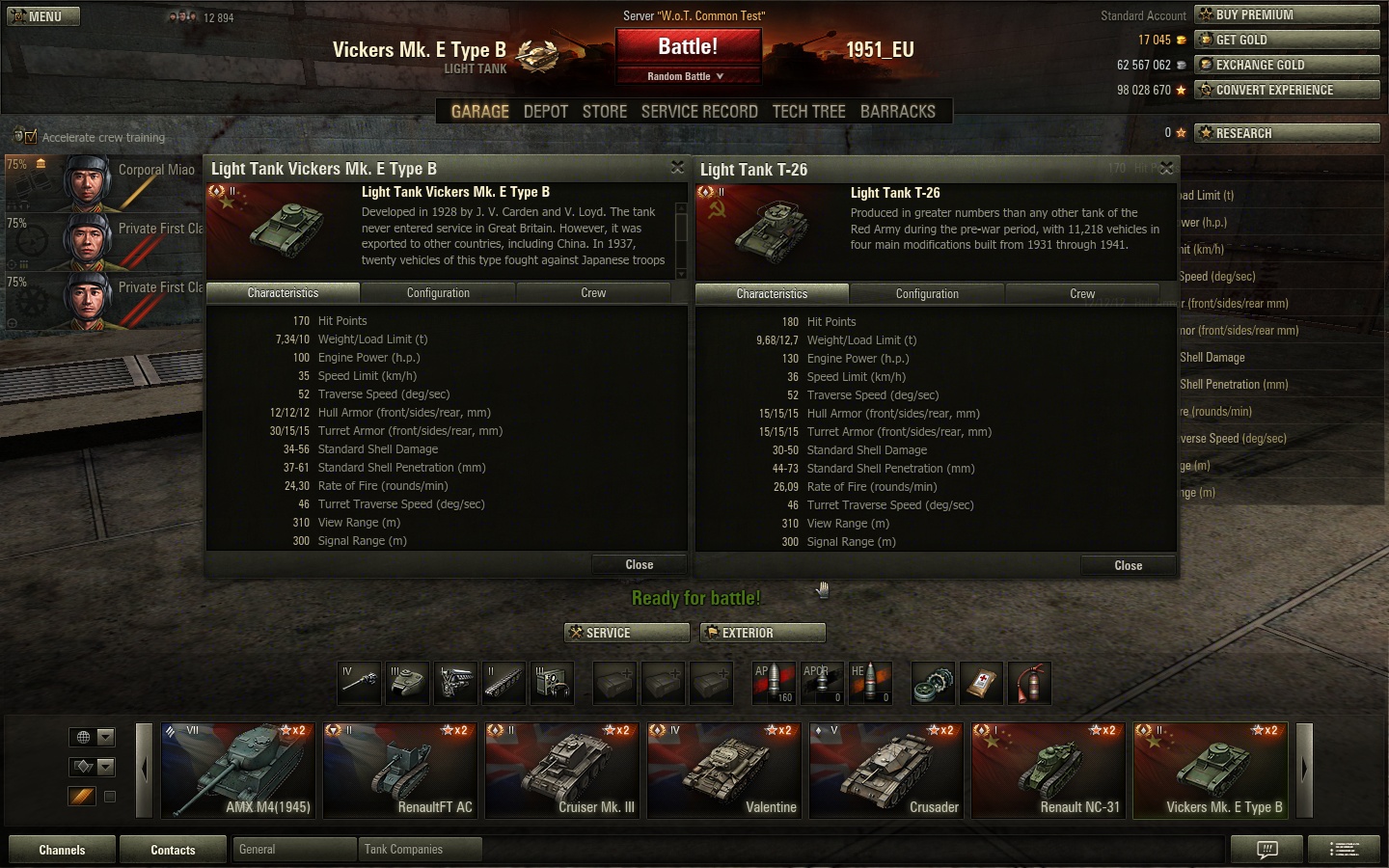The image size is (1389, 868).
Task: Open the EXCHANGE GOLD dialog
Action: pyautogui.click(x=1286, y=65)
